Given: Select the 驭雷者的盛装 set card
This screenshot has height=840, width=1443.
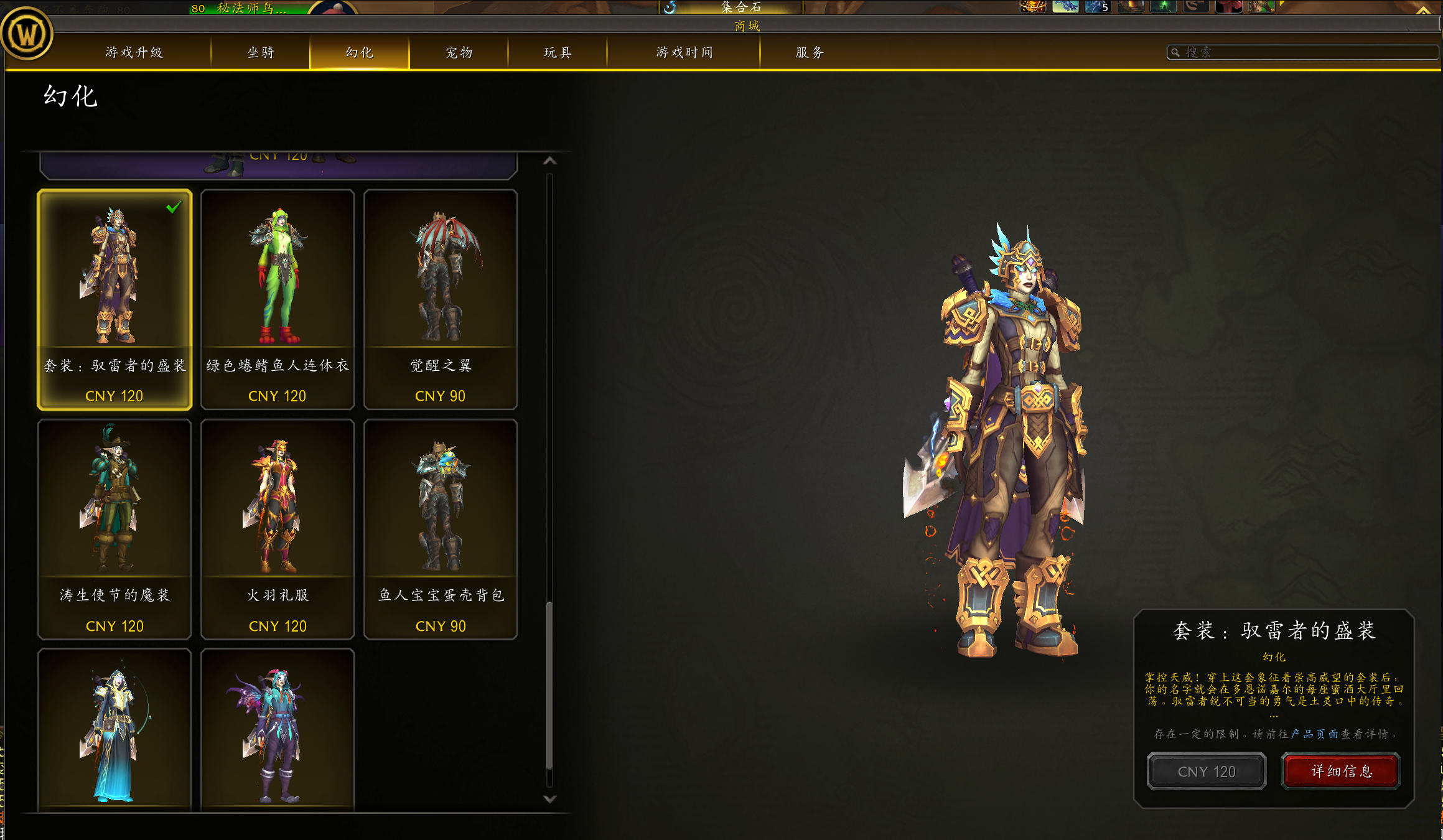Looking at the screenshot, I should pyautogui.click(x=115, y=299).
